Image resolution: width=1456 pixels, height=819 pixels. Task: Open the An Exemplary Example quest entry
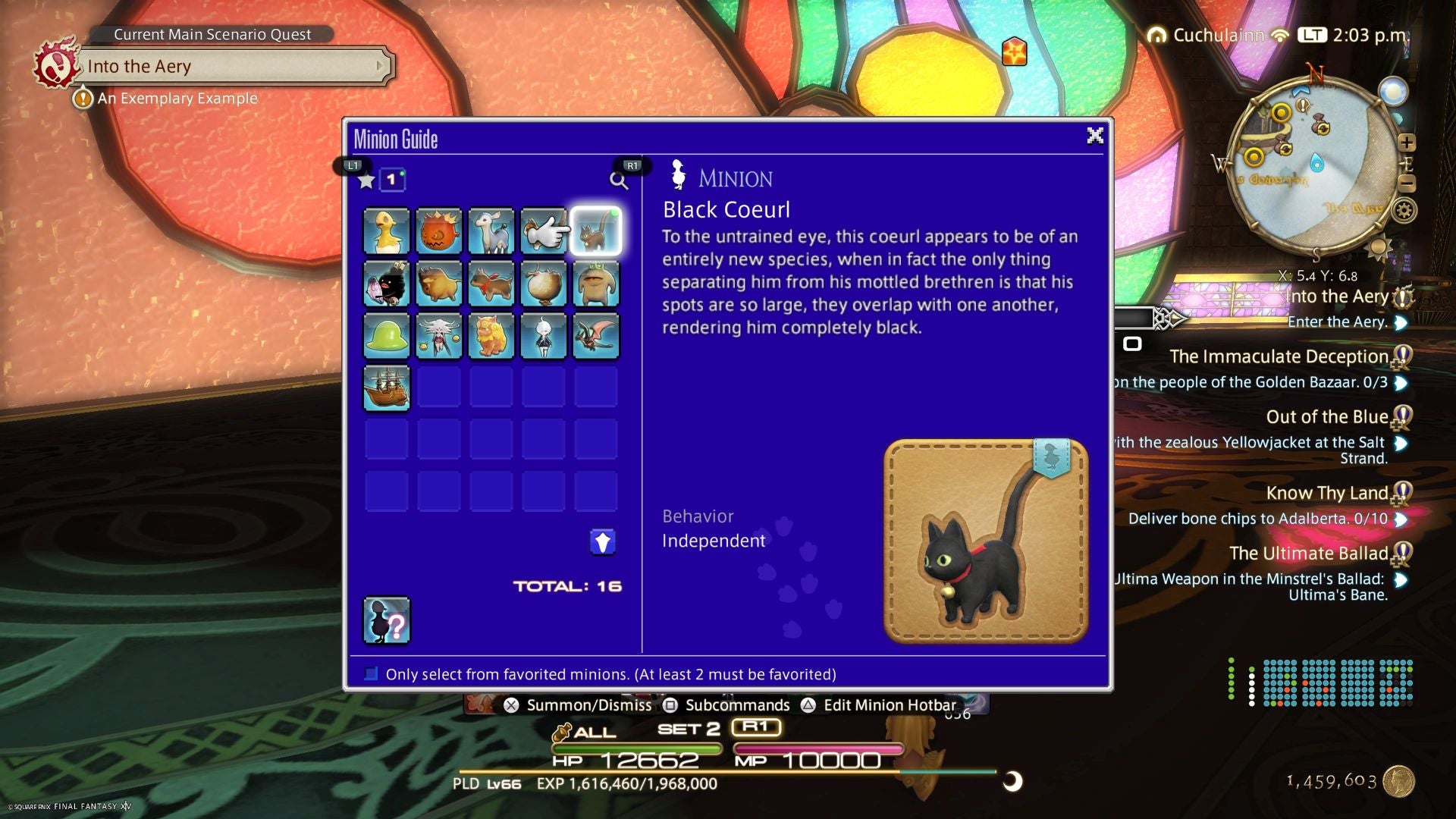tap(176, 98)
